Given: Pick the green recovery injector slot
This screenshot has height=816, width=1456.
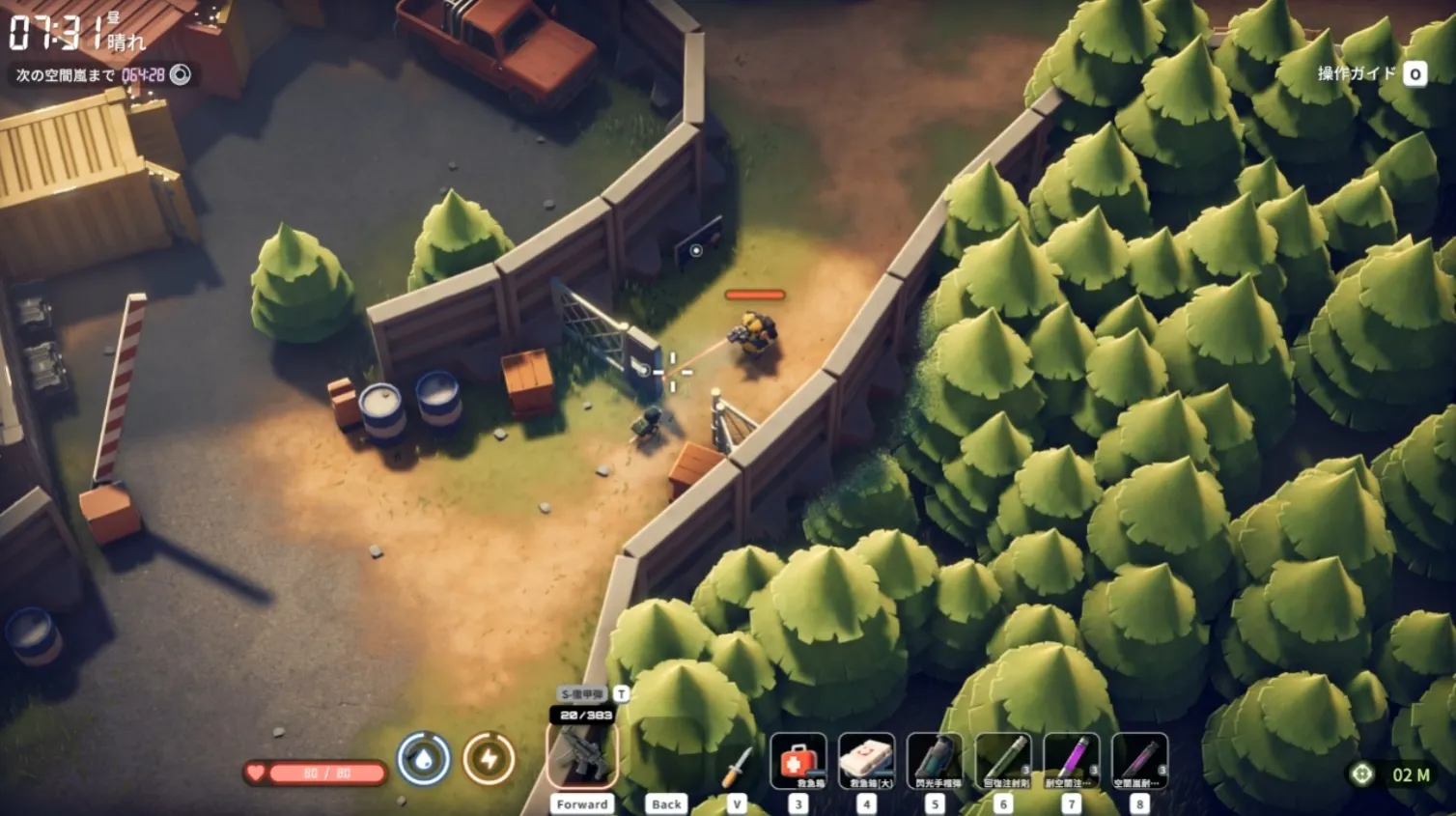Looking at the screenshot, I should pos(1003,761).
